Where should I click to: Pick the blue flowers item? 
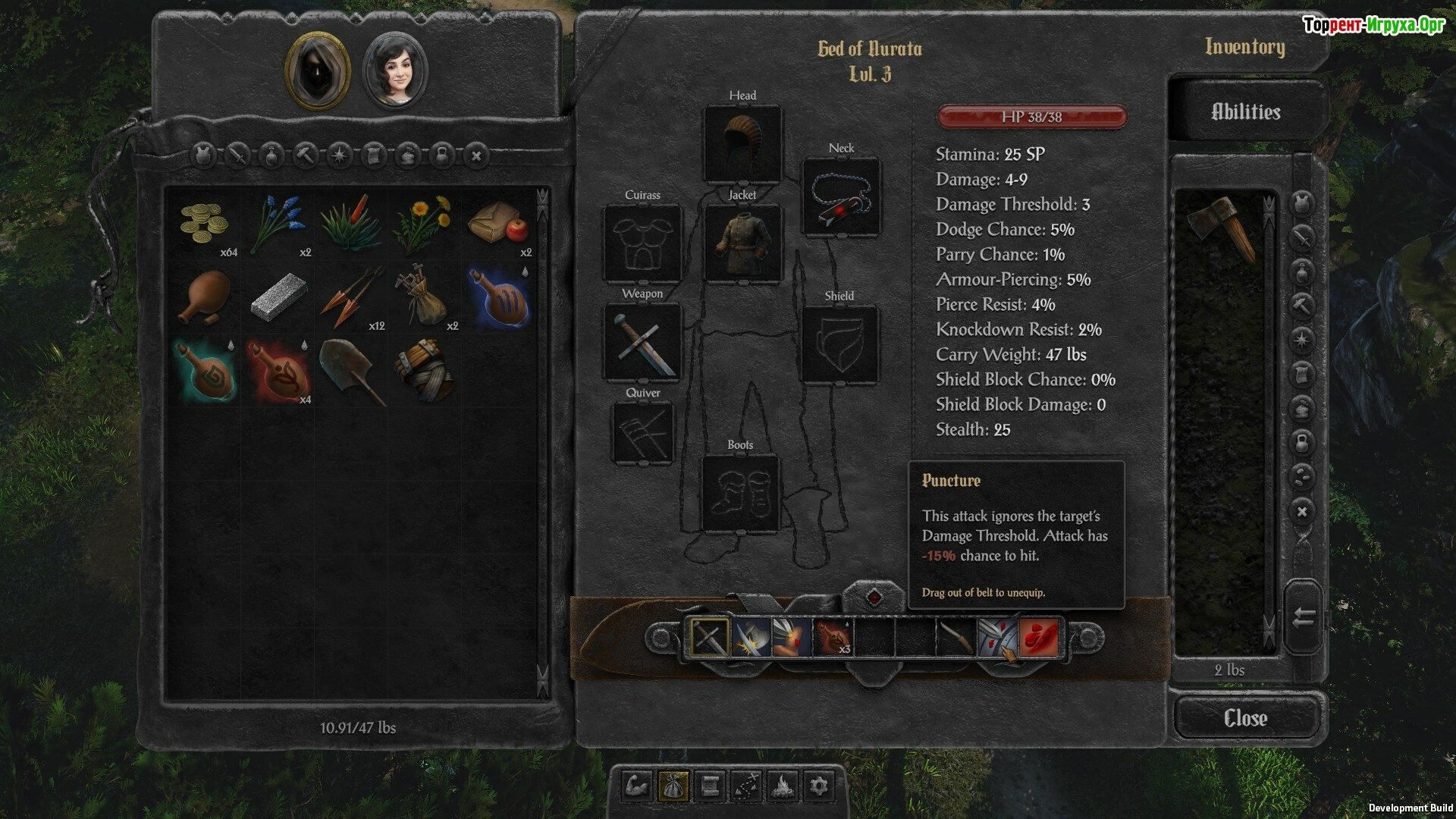tap(278, 224)
